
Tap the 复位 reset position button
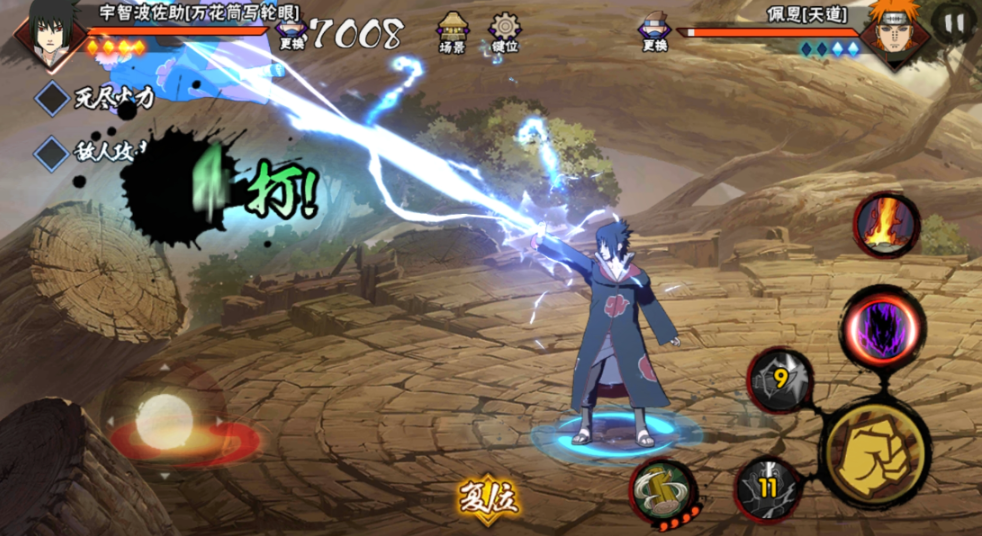point(490,496)
